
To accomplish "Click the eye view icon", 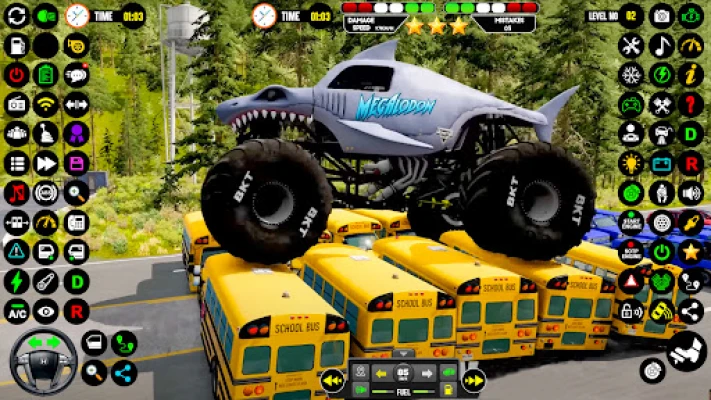I will coord(46,311).
